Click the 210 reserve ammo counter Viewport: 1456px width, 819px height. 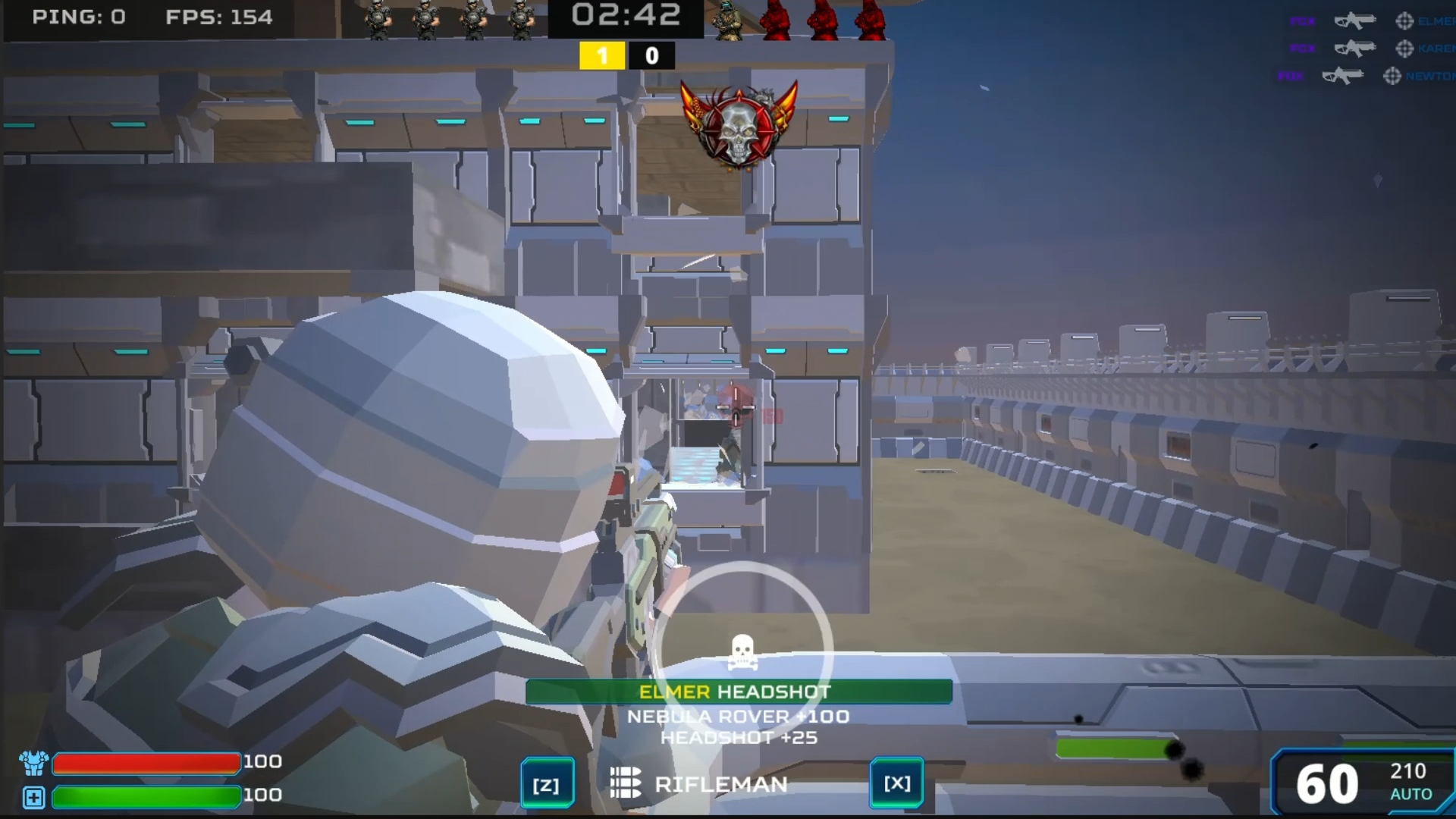tap(1408, 770)
